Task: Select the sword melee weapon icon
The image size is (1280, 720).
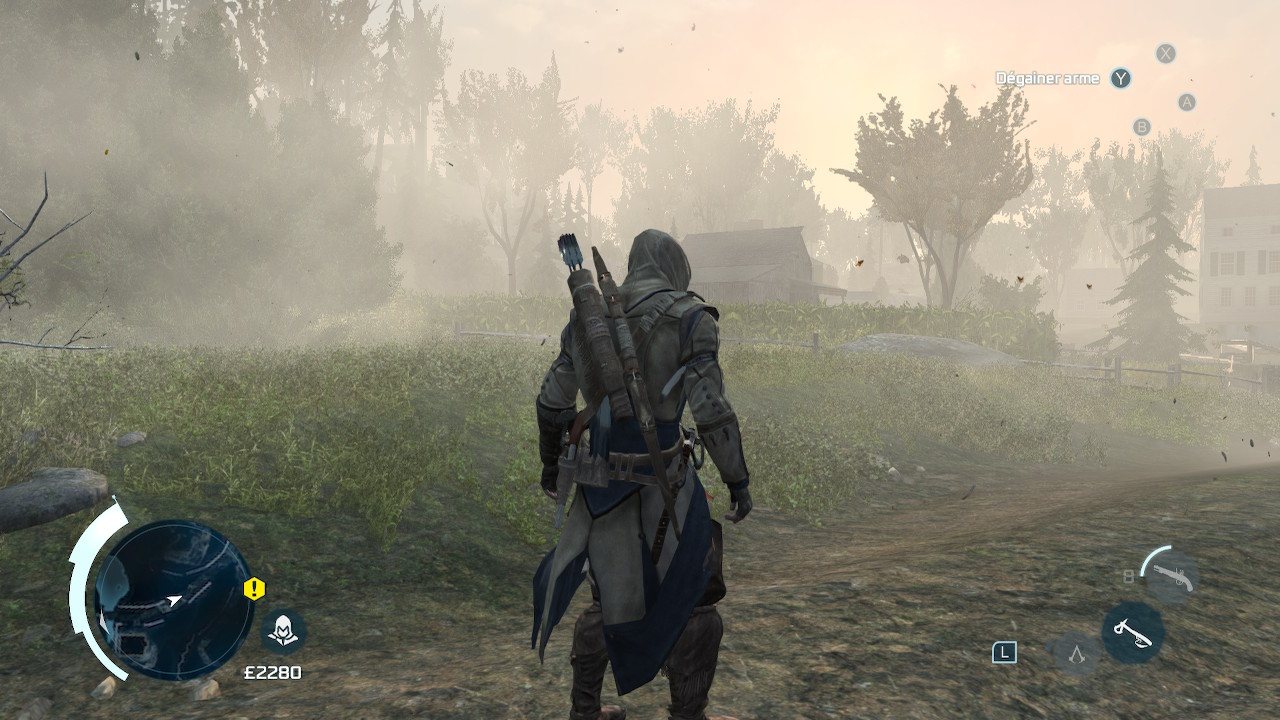Action: coord(1133,633)
